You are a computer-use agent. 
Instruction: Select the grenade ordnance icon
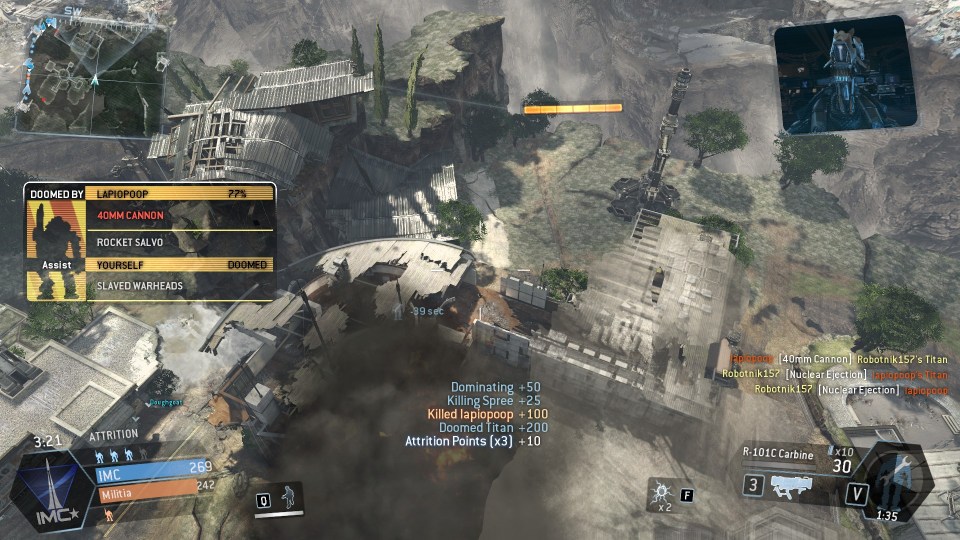point(660,492)
